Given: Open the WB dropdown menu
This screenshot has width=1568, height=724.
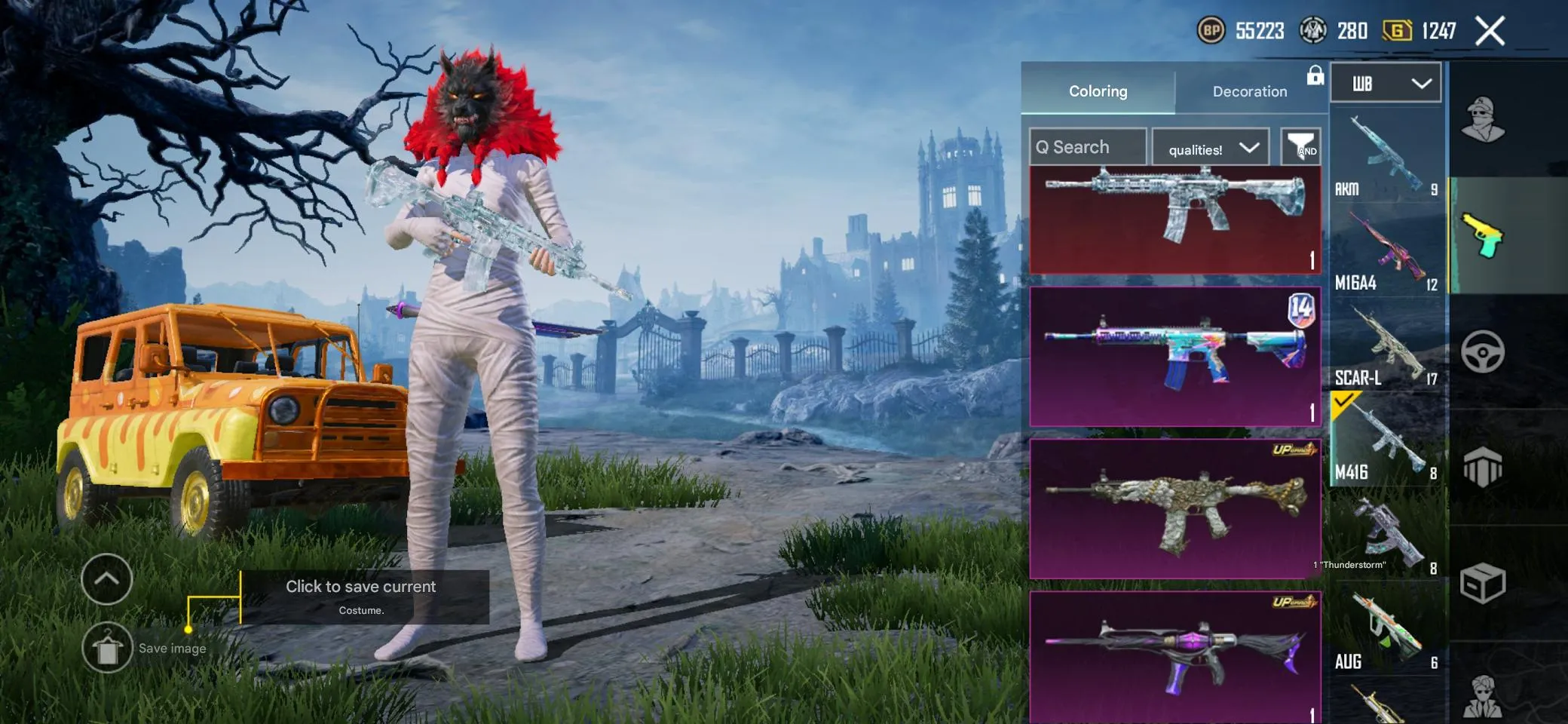Looking at the screenshot, I should coord(1386,82).
